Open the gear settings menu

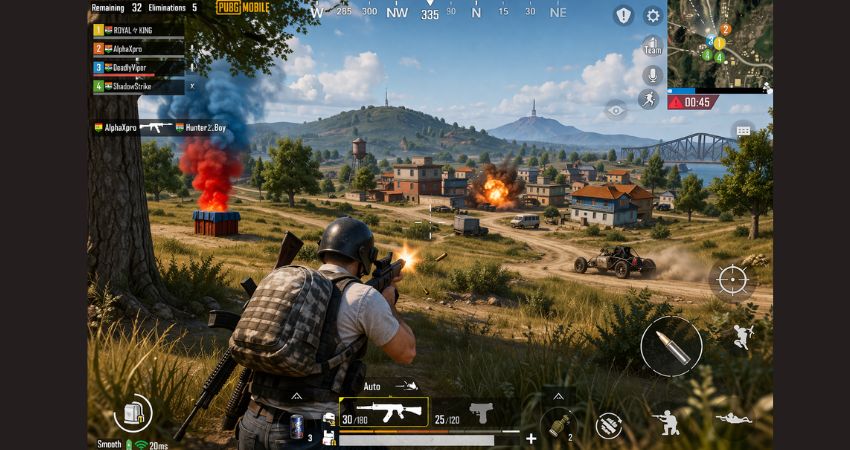653,15
